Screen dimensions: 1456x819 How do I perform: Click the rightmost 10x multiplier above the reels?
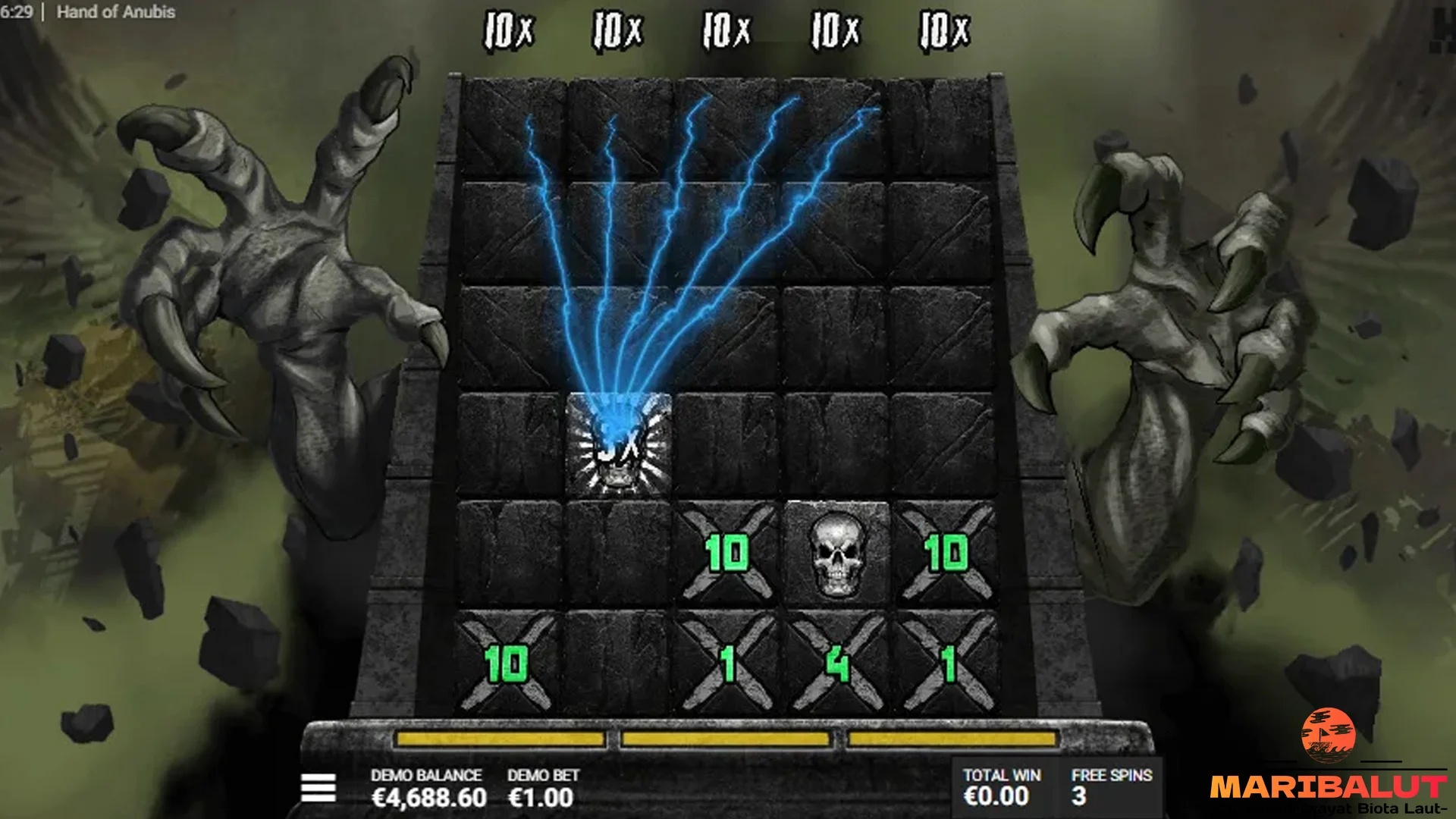[943, 29]
